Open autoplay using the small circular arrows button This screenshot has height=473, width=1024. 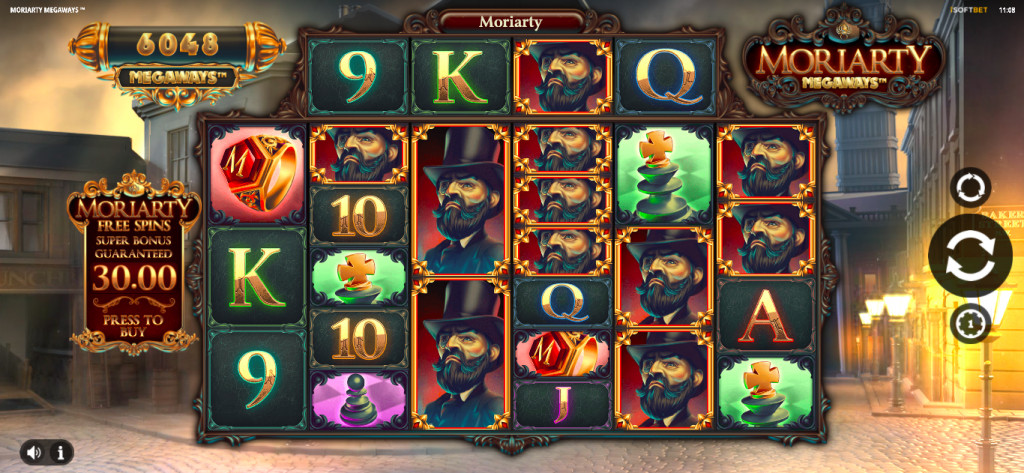pyautogui.click(x=969, y=187)
